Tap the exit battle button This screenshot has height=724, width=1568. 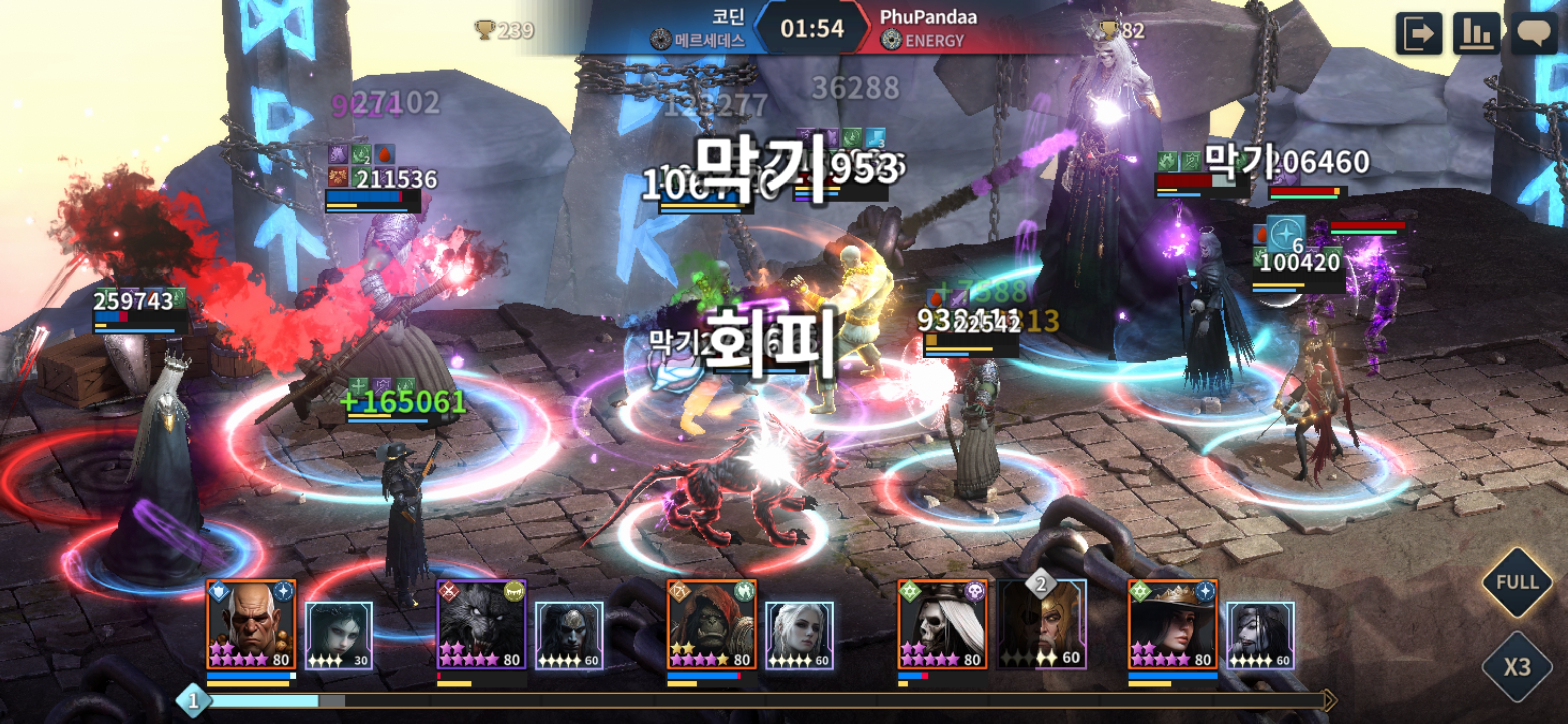point(1418,33)
